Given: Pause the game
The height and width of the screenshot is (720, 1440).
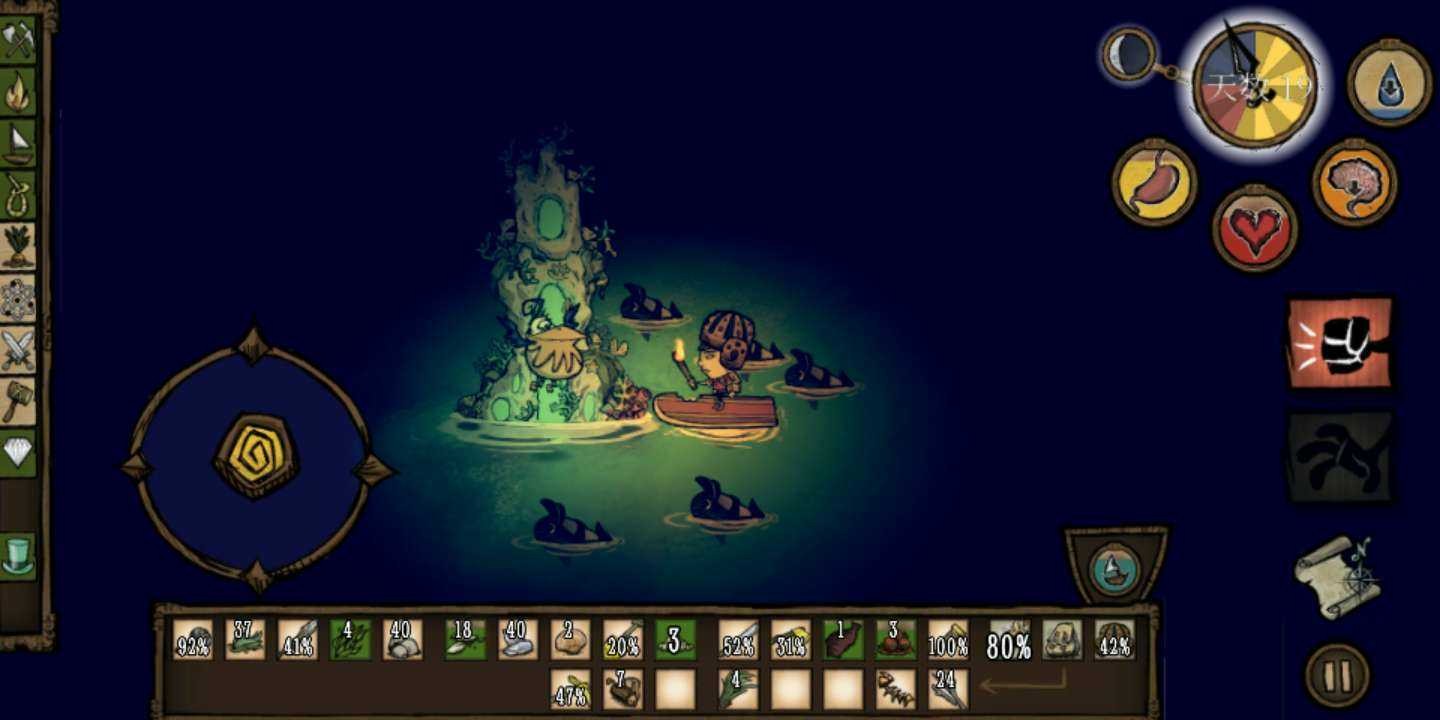Looking at the screenshot, I should (x=1337, y=675).
